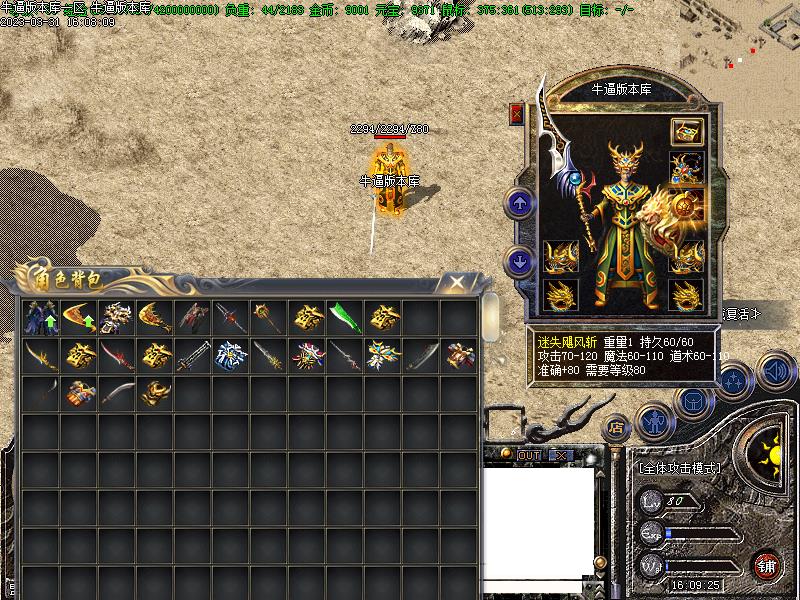Open the stall with the red 铺 button
The height and width of the screenshot is (600, 800).
click(767, 566)
